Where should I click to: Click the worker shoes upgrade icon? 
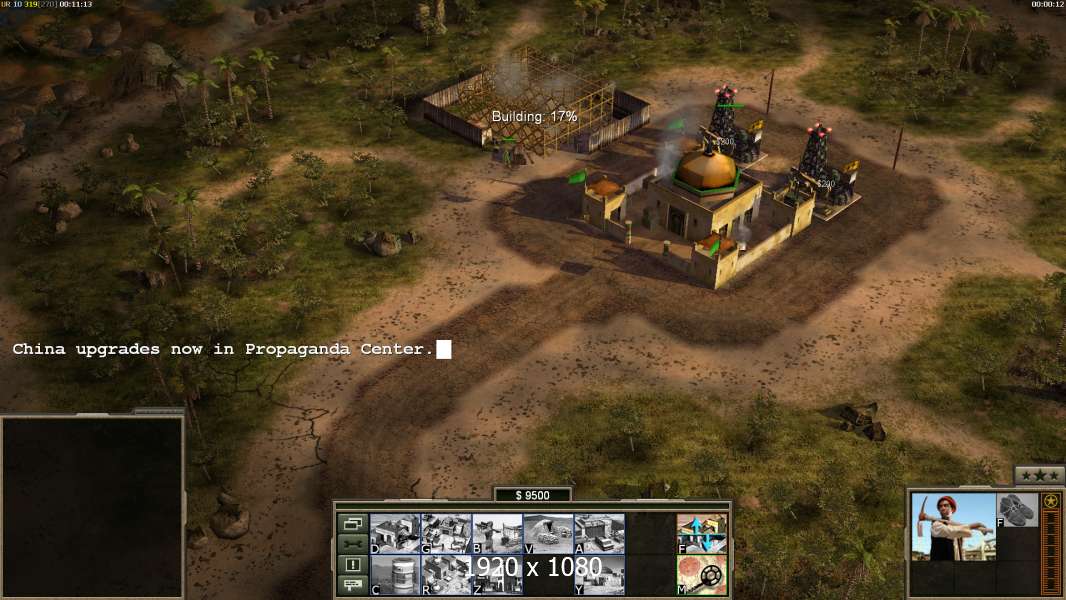tap(1018, 510)
